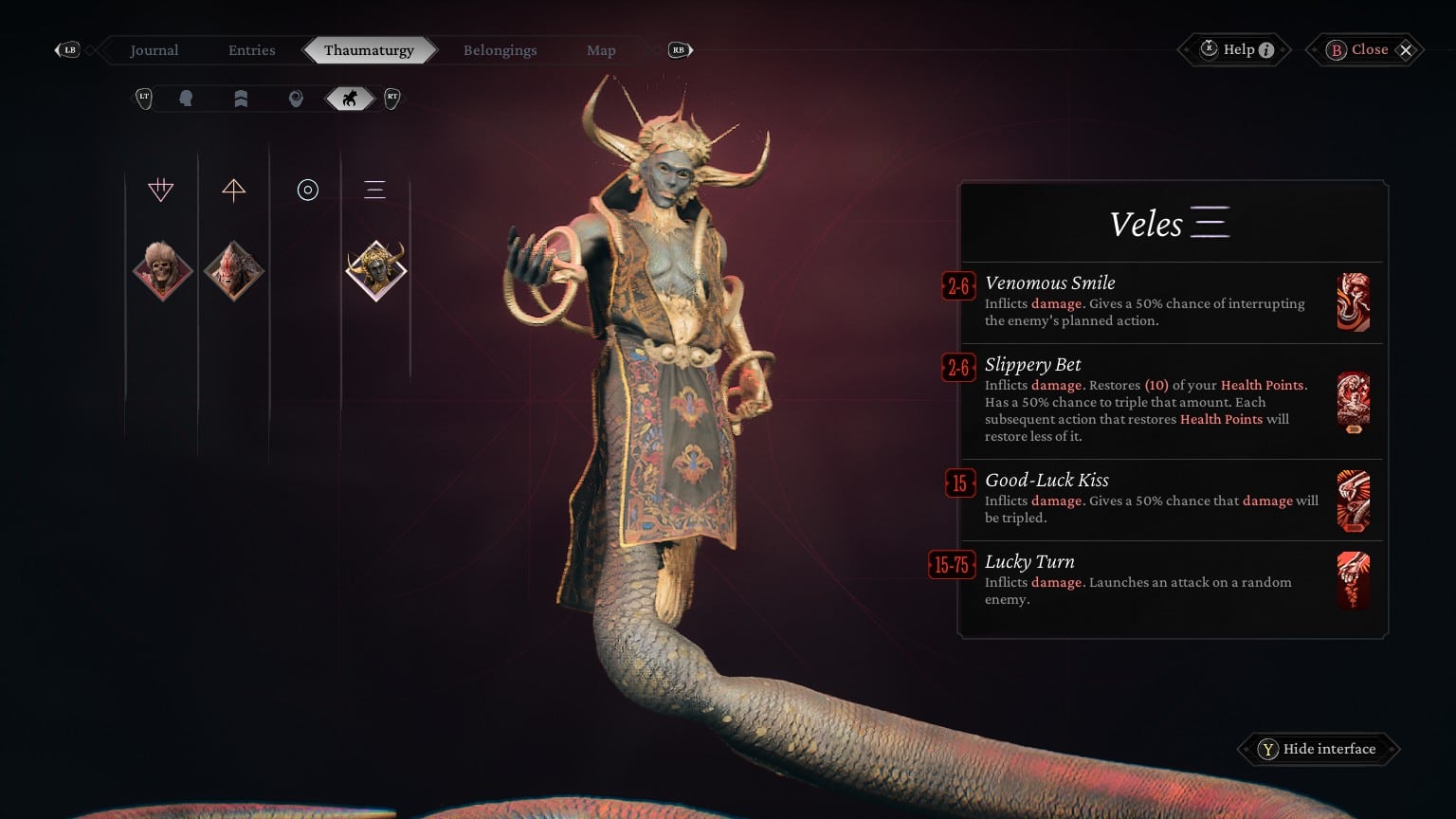Select the golden-masked Veles portrait diamond
Image resolution: width=1456 pixels, height=819 pixels.
point(376,269)
